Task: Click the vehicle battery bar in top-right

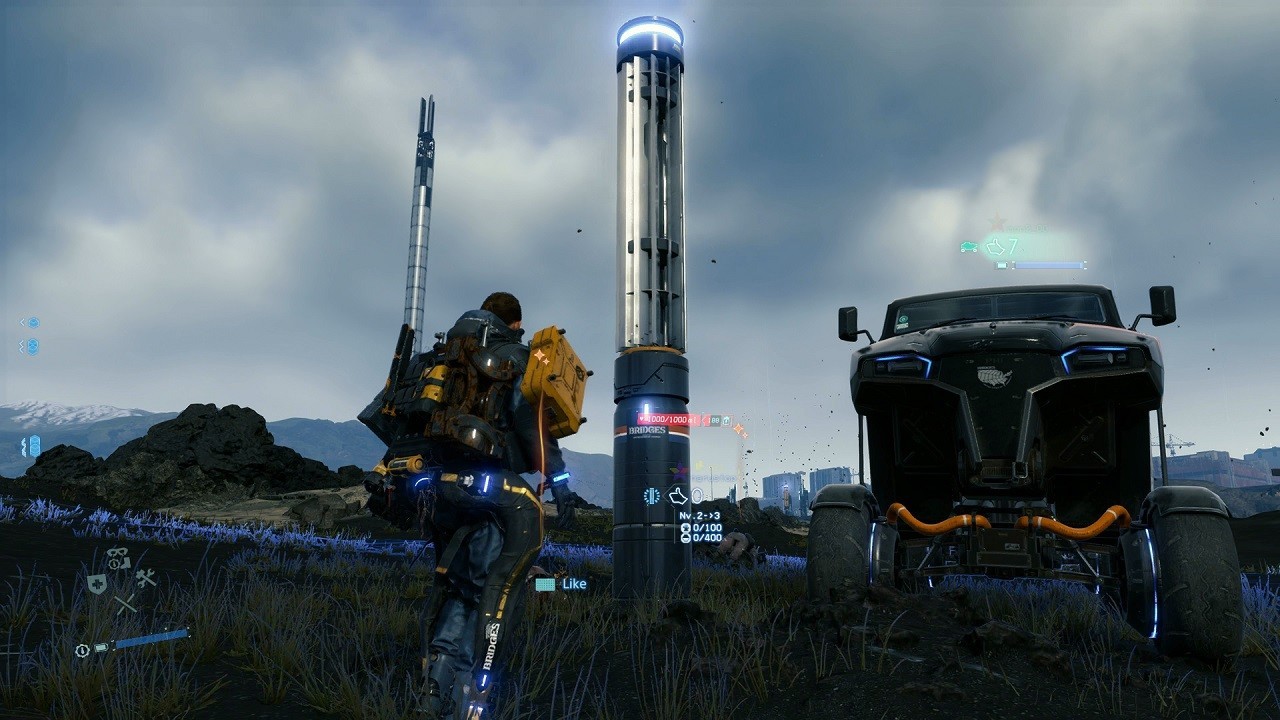Action: [1049, 265]
